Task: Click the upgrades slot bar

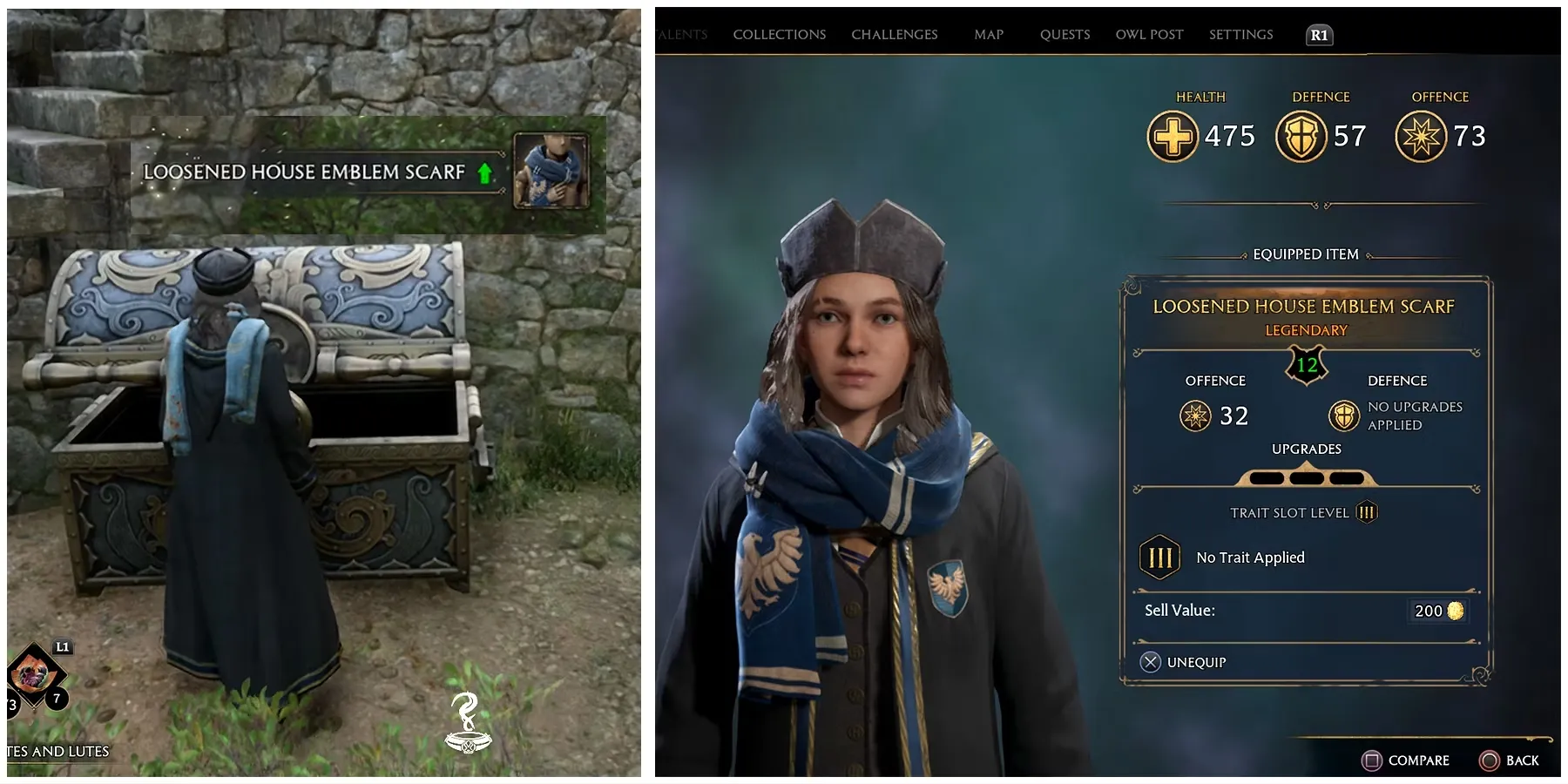Action: coord(1306,477)
